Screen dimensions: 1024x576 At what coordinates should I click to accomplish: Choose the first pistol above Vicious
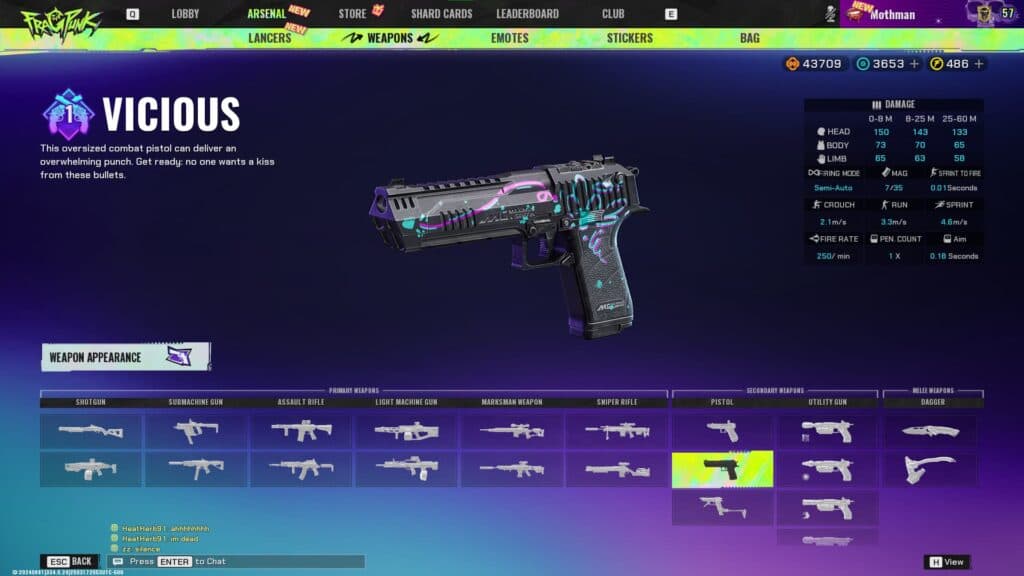(722, 431)
